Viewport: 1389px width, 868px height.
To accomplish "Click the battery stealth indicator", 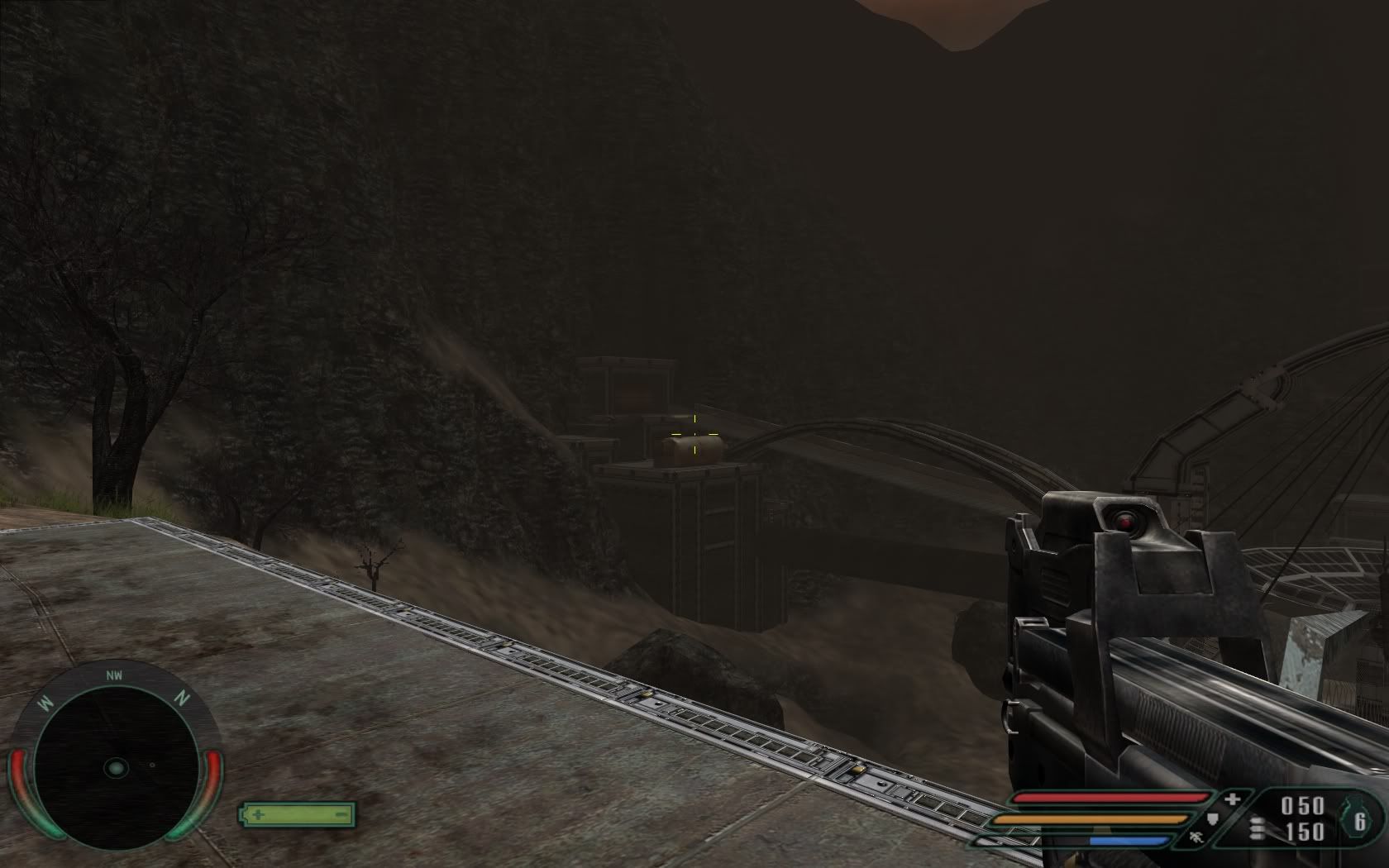I will click(x=296, y=814).
